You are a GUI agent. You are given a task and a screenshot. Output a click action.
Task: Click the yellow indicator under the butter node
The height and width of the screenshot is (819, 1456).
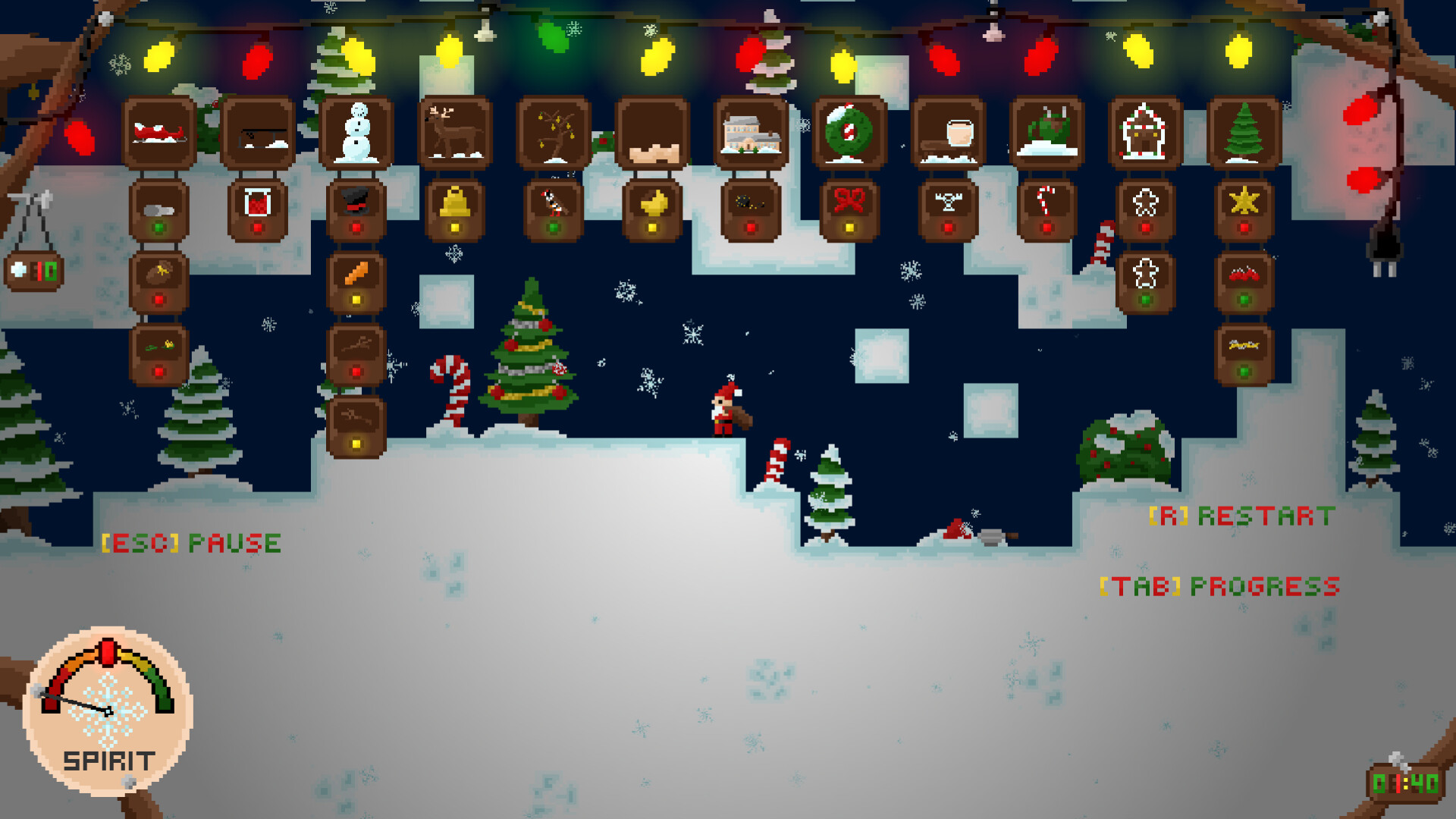click(652, 226)
